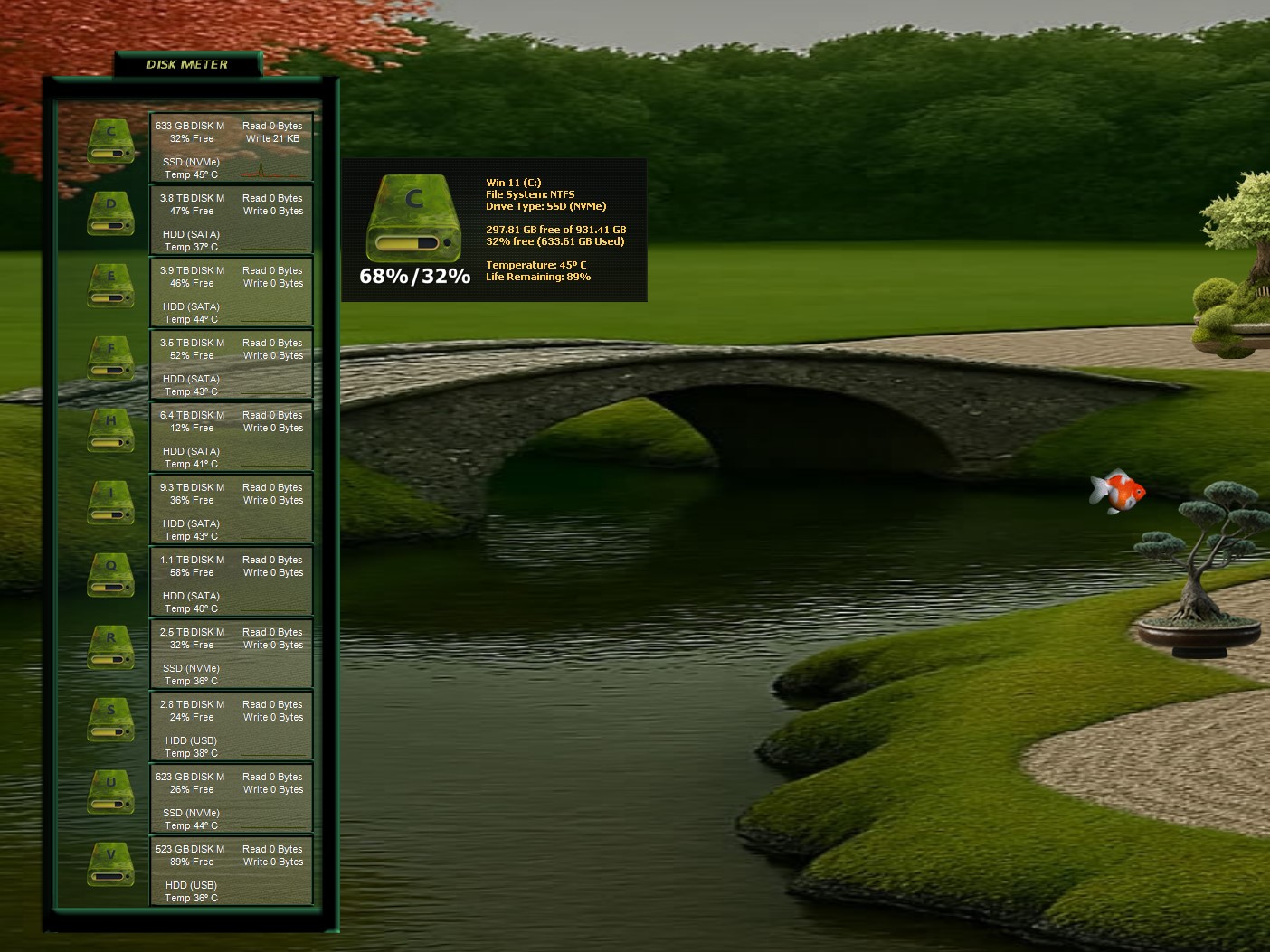This screenshot has height=952, width=1270.
Task: Click the S drive icon
Action: pos(110,721)
